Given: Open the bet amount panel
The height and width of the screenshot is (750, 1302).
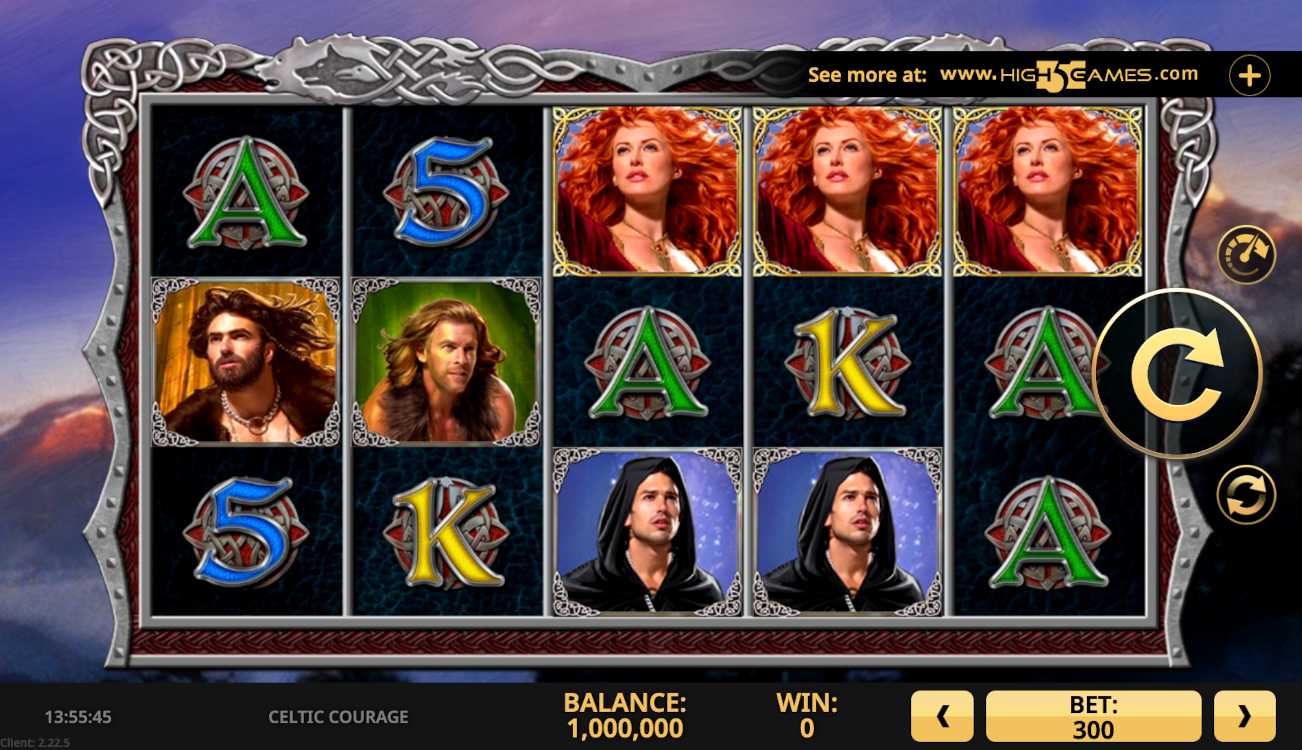Looking at the screenshot, I should (x=1093, y=716).
